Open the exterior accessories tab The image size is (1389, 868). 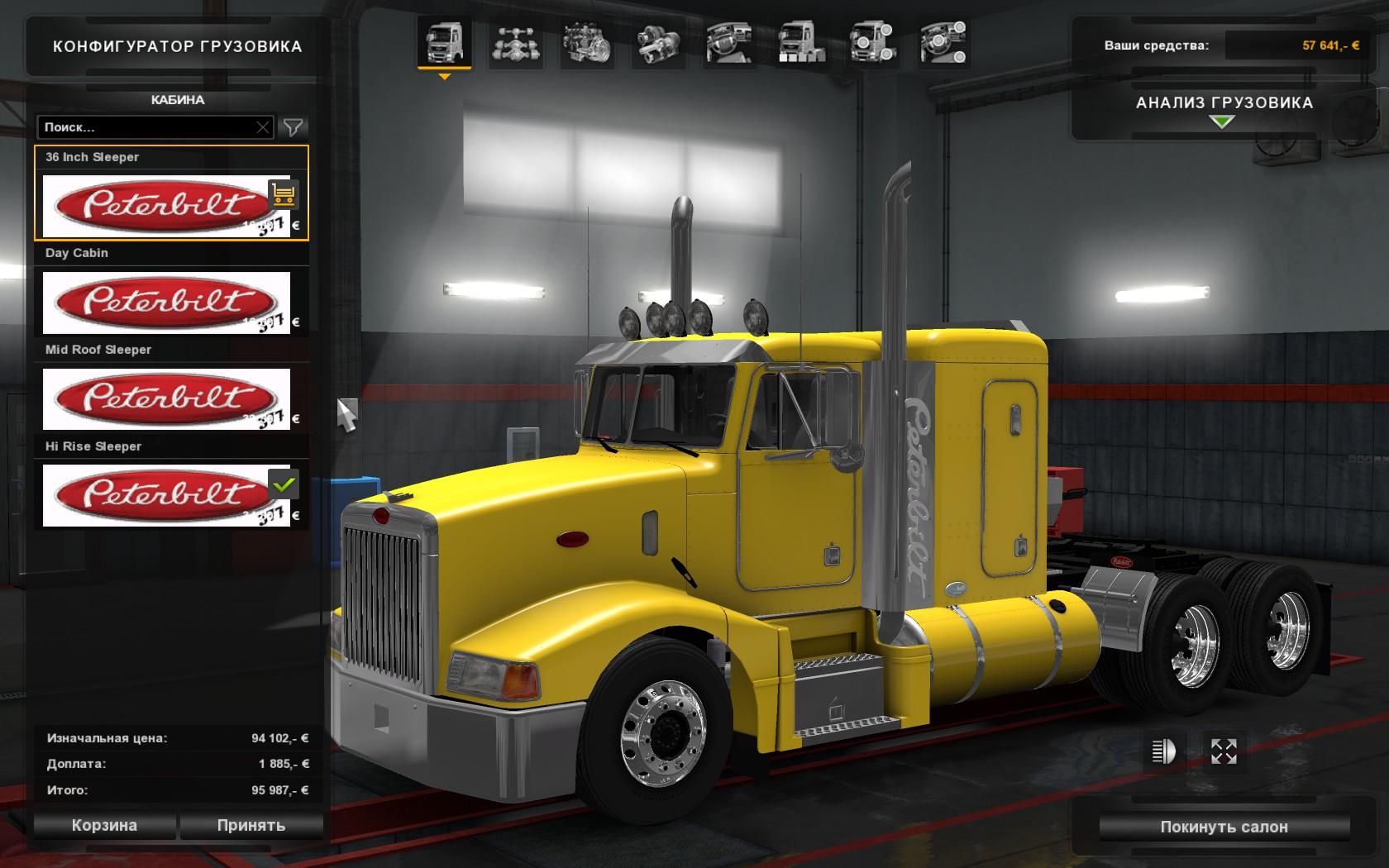tap(873, 43)
